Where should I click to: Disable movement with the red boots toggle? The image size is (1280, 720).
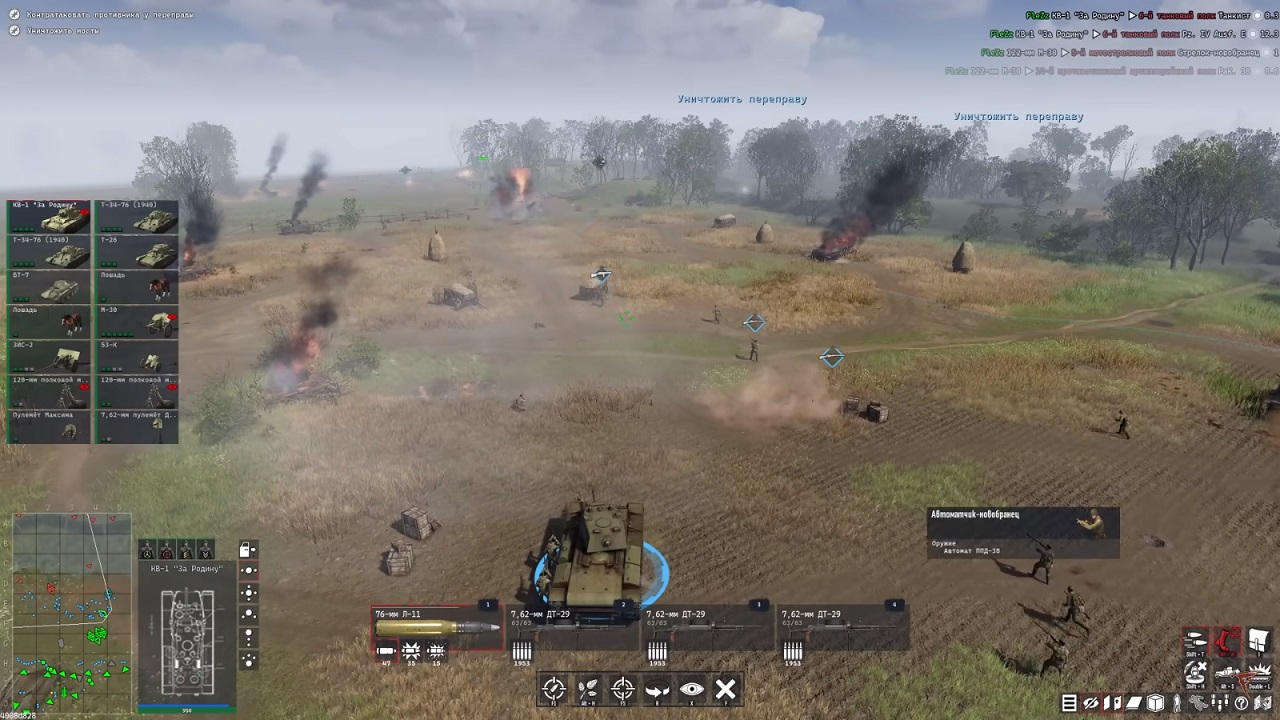pos(1226,639)
